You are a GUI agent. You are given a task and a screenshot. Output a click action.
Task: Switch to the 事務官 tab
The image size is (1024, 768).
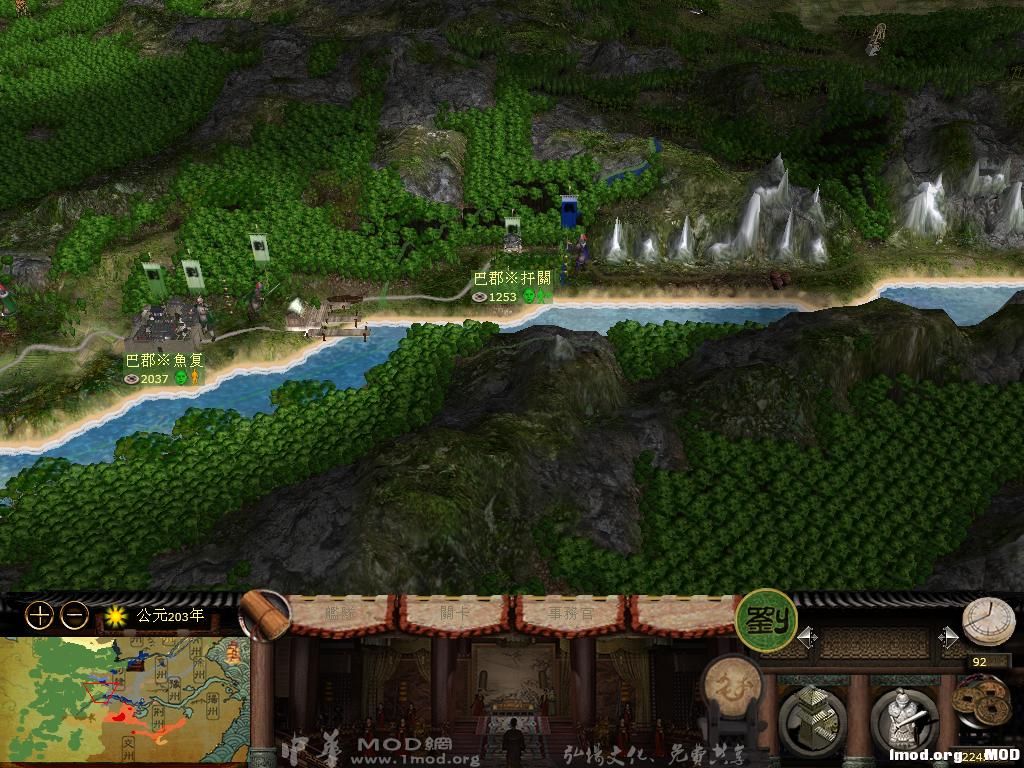coord(568,614)
